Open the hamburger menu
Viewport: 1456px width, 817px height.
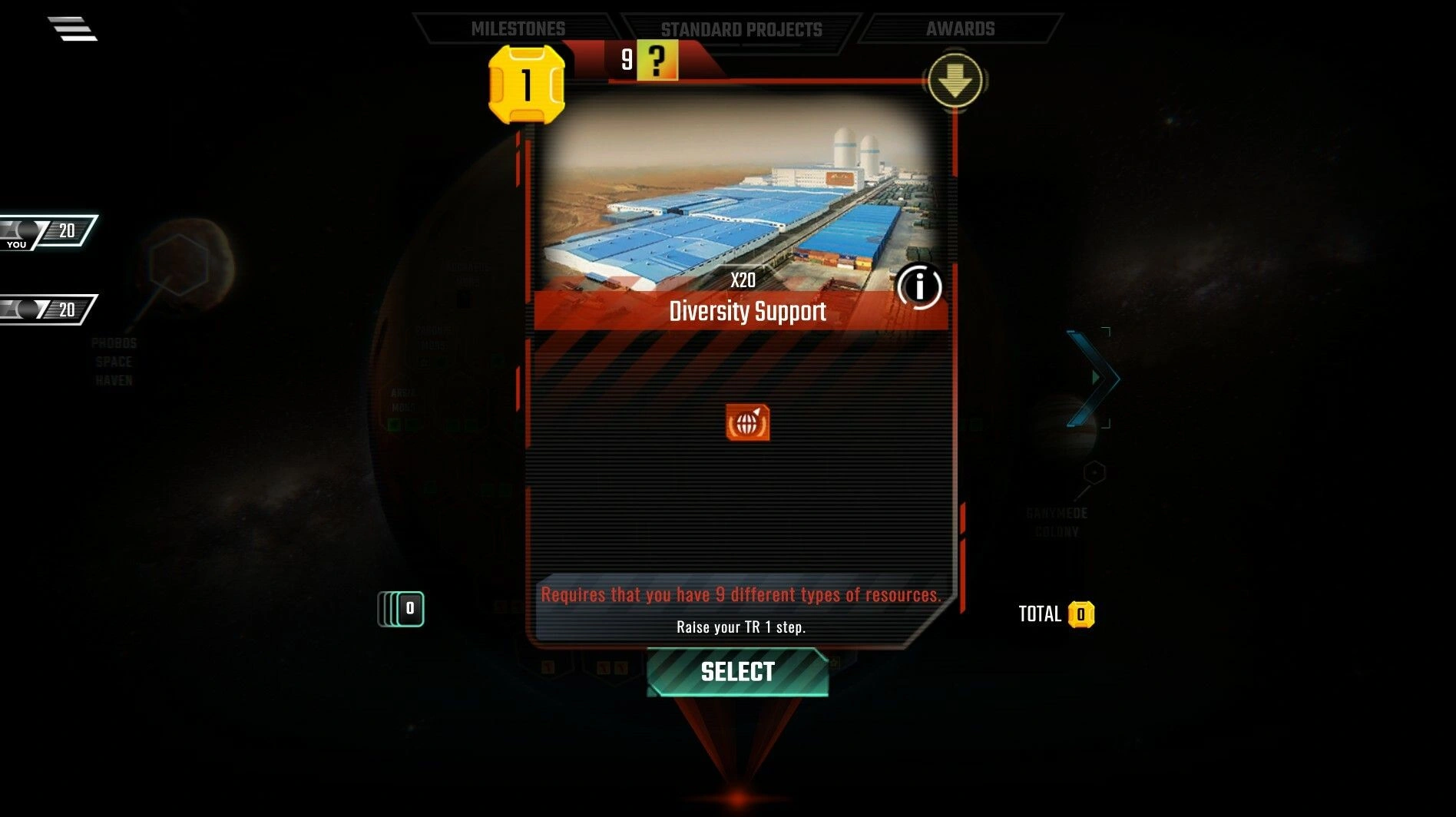pyautogui.click(x=72, y=29)
